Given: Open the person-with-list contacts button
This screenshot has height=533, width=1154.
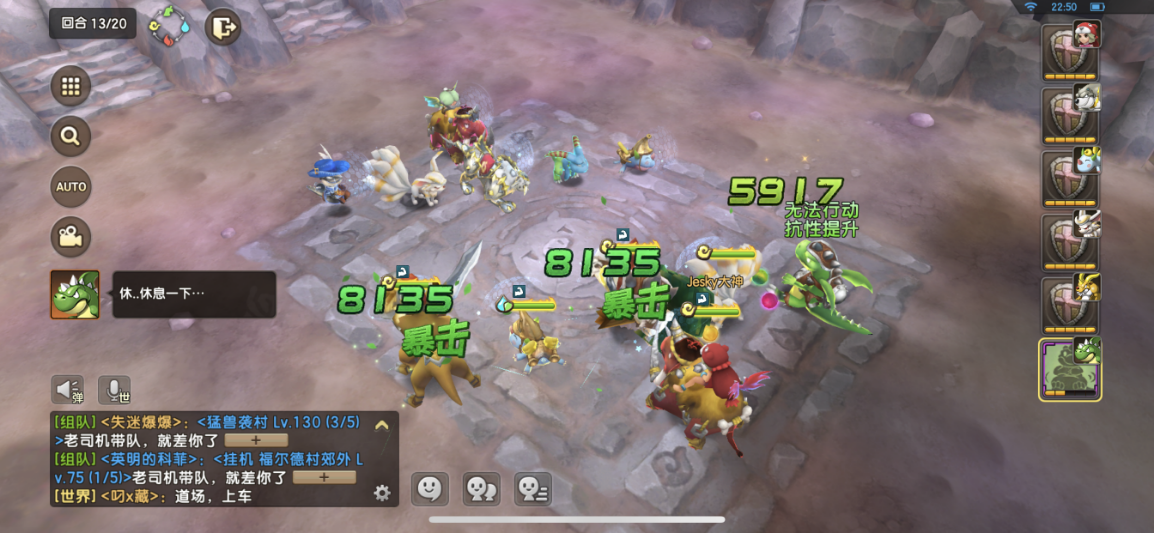Looking at the screenshot, I should point(532,488).
